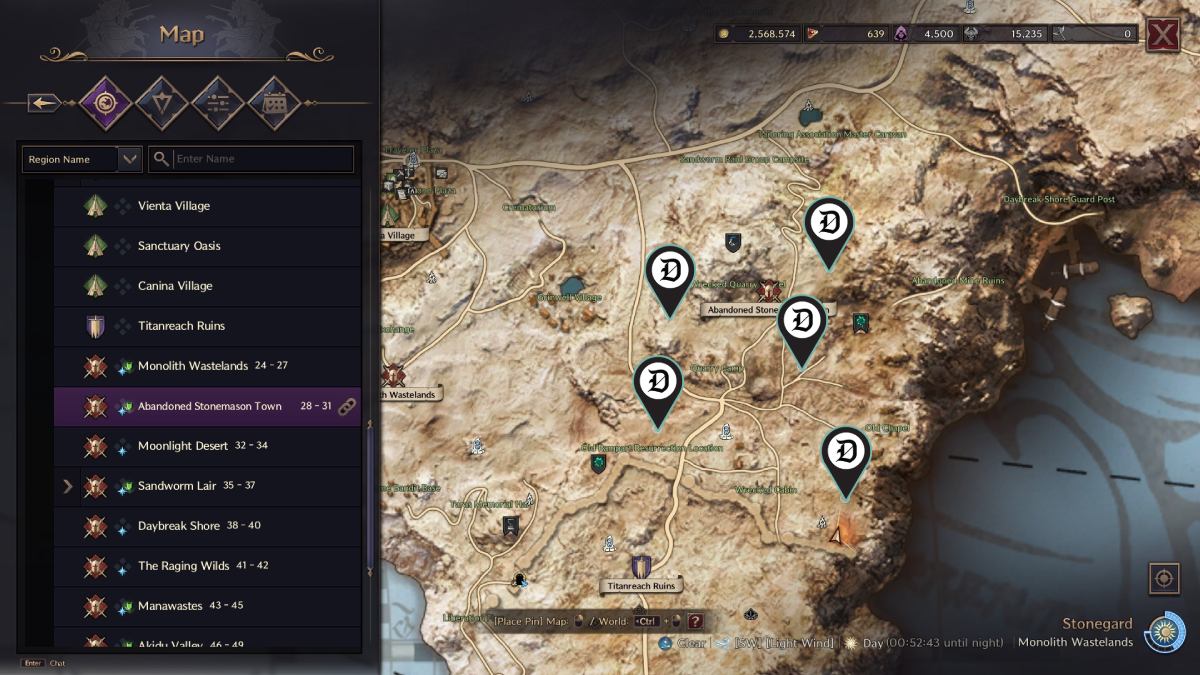Center map with the crosshair target button
Image resolution: width=1200 pixels, height=675 pixels.
1163,578
